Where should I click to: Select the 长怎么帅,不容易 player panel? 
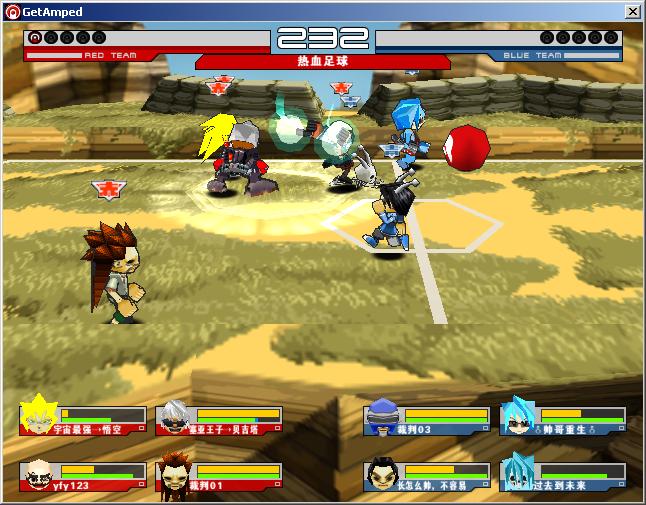click(x=426, y=476)
